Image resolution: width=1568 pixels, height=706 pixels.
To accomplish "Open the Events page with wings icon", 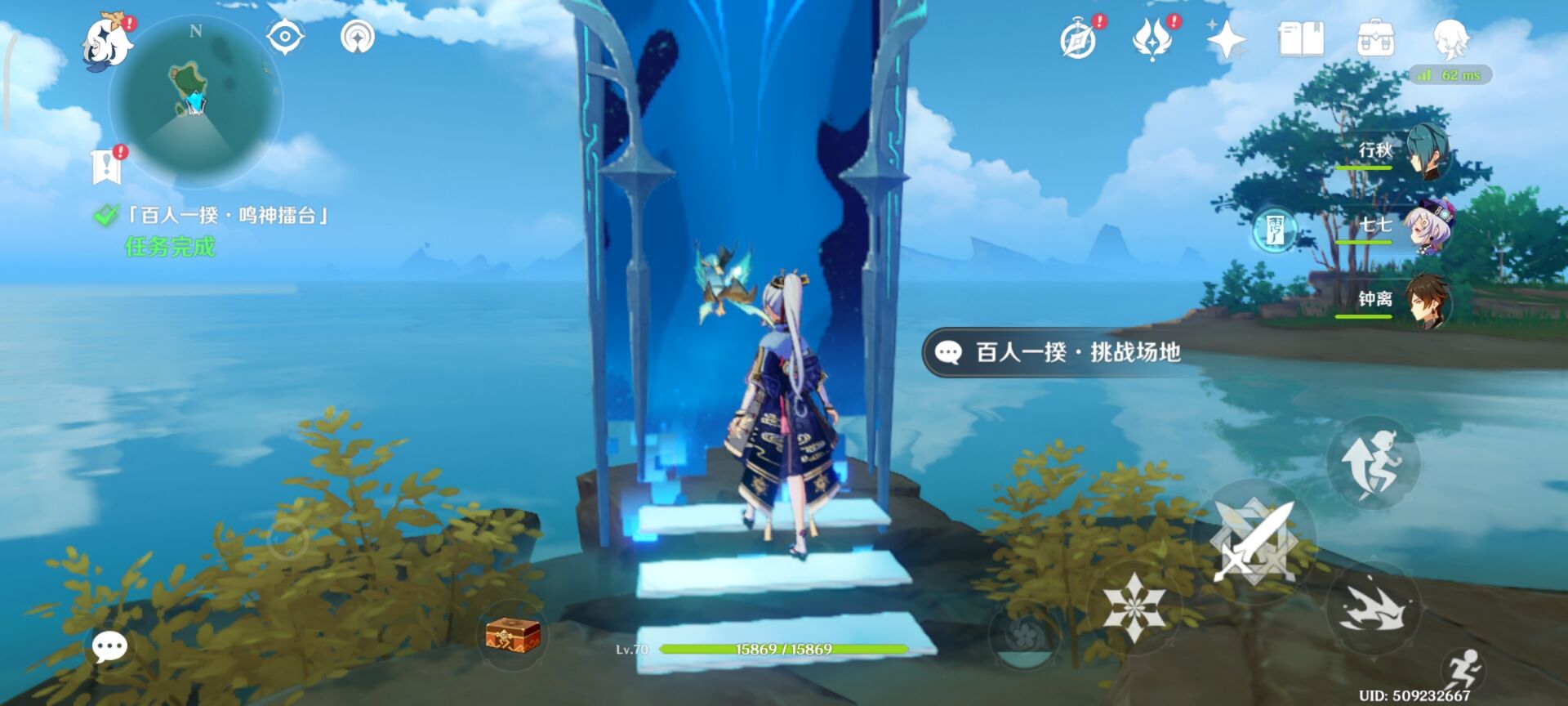I will tap(1153, 38).
